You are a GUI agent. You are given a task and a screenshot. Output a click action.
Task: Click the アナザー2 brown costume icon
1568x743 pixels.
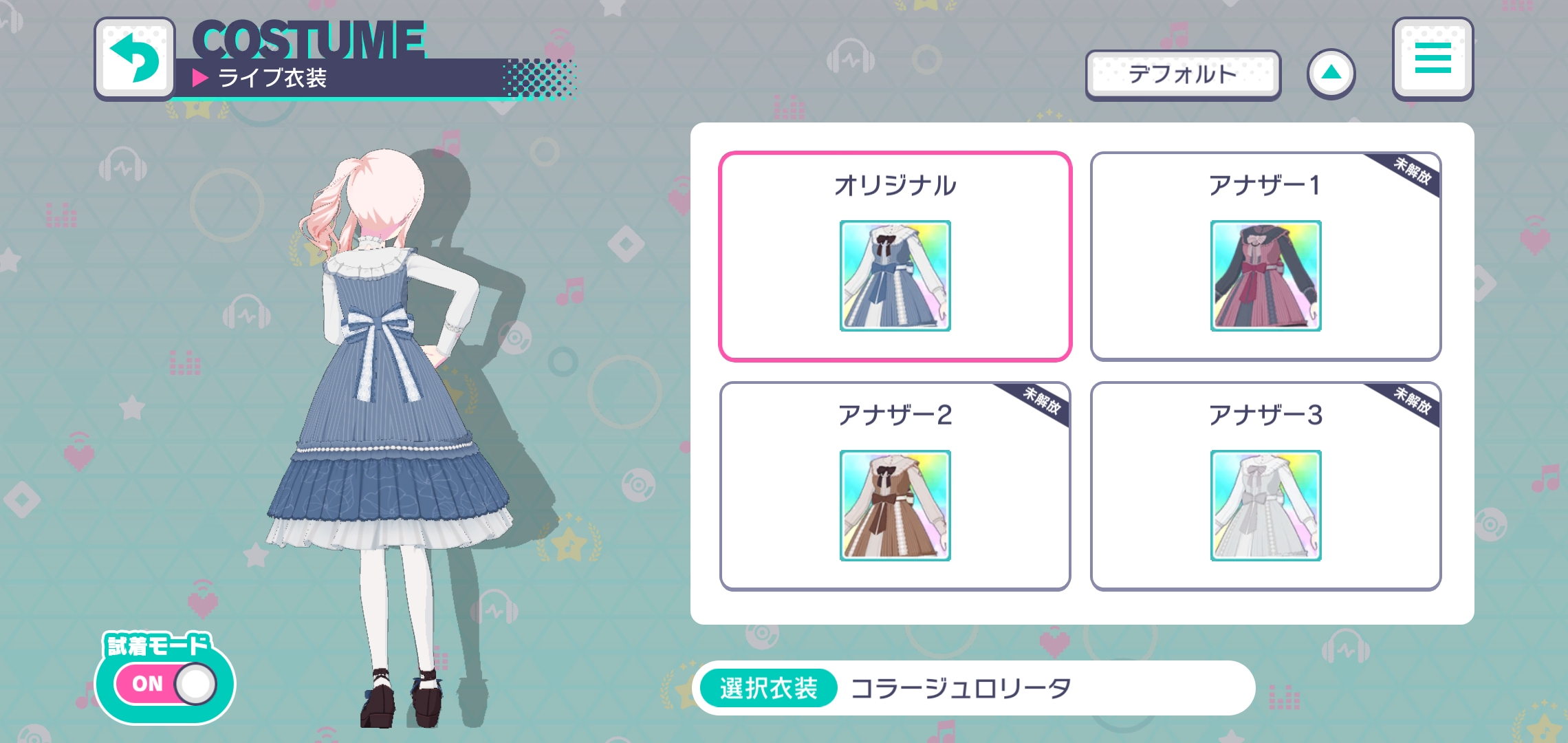coord(896,506)
